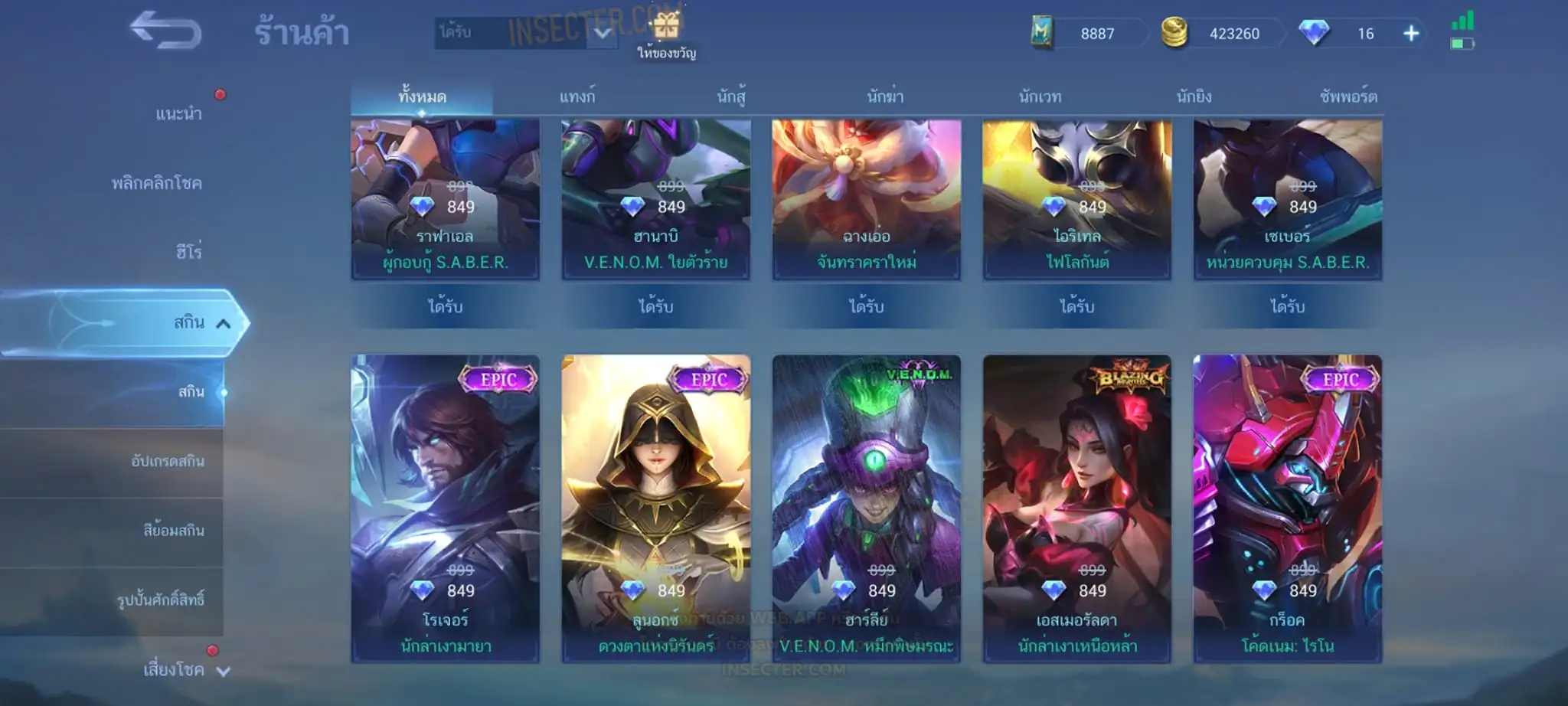Switch to the แทงก์ tab
This screenshot has width=1568, height=706.
click(x=577, y=97)
